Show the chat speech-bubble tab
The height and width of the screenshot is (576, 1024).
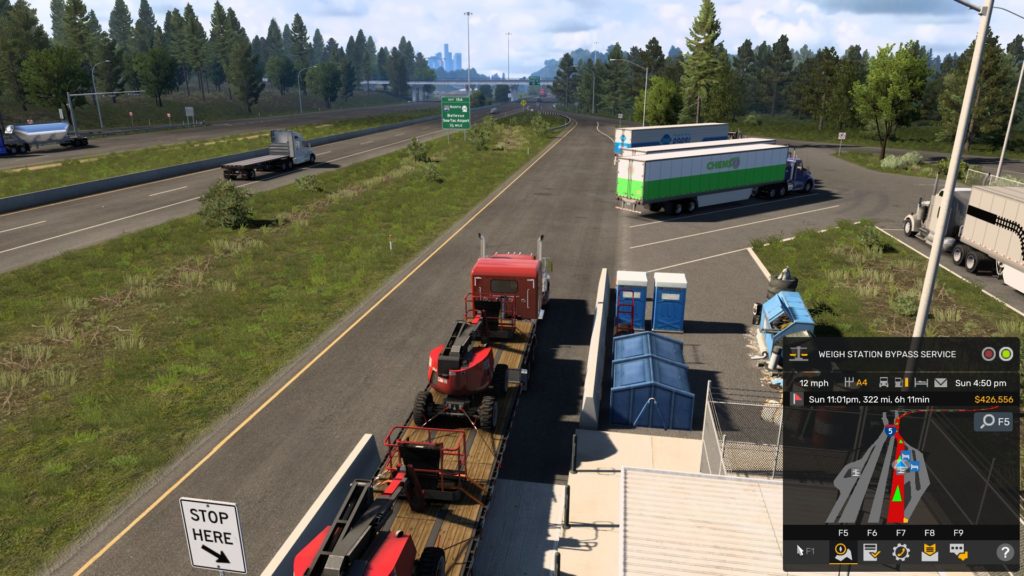(958, 551)
